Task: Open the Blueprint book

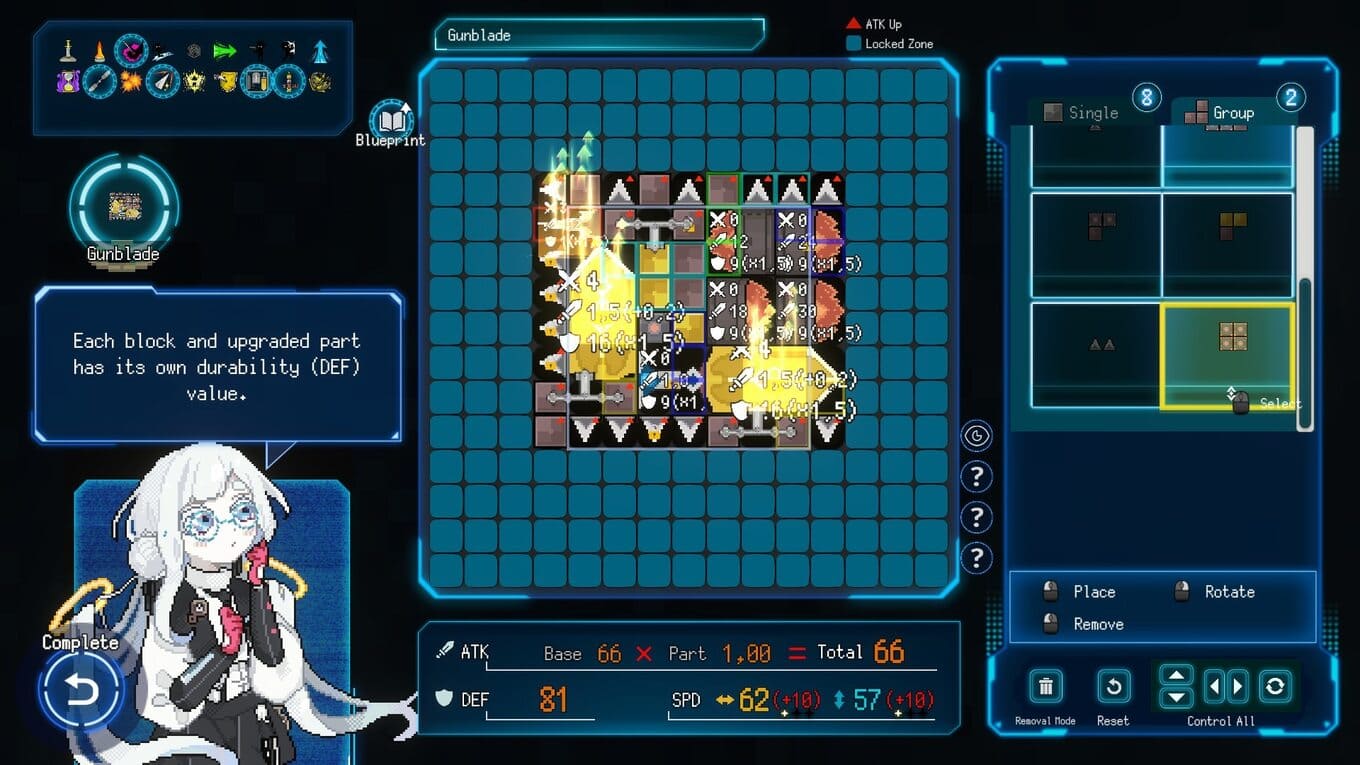Action: pyautogui.click(x=391, y=120)
